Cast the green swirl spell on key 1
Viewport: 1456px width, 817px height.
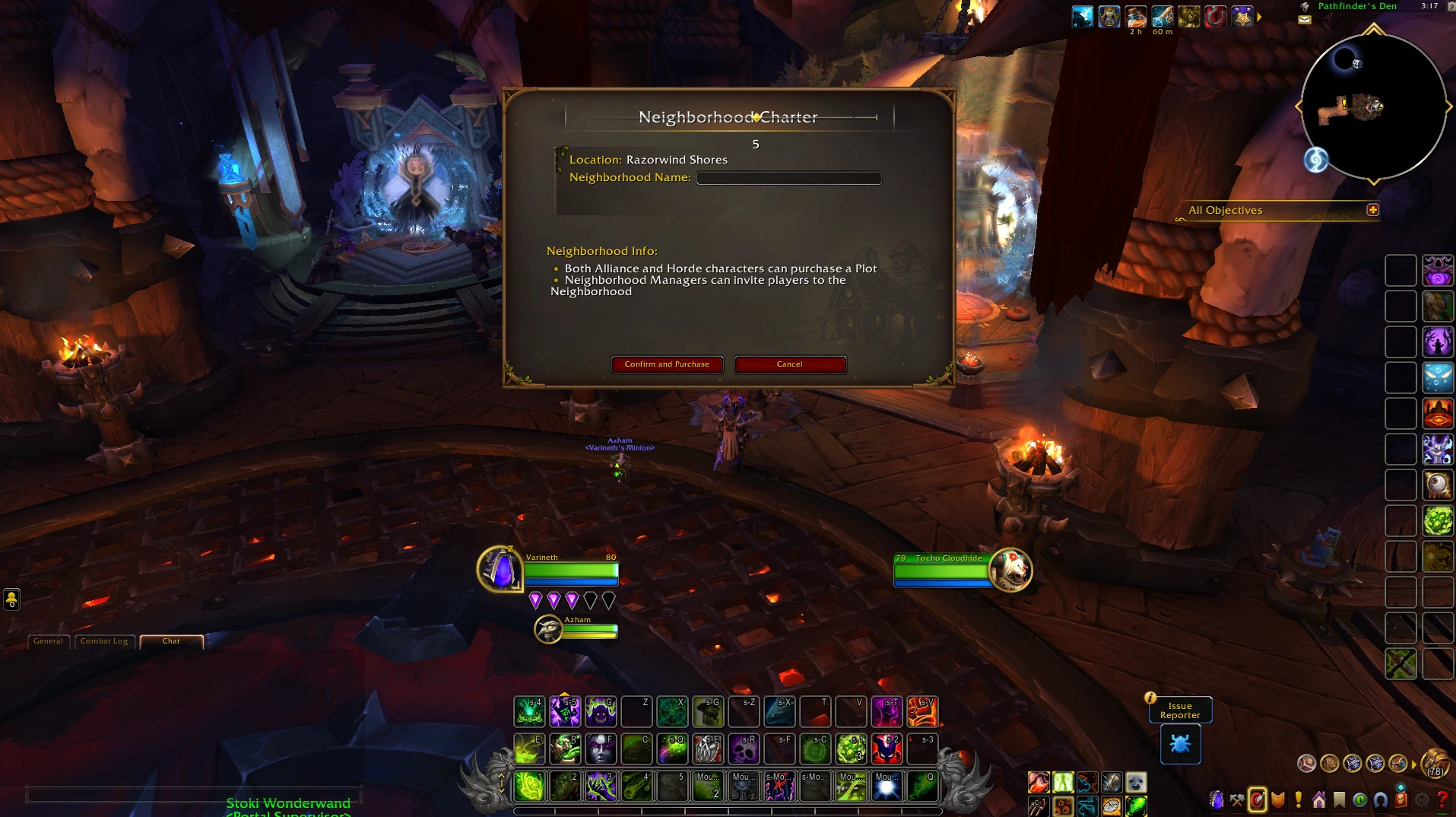(x=529, y=787)
